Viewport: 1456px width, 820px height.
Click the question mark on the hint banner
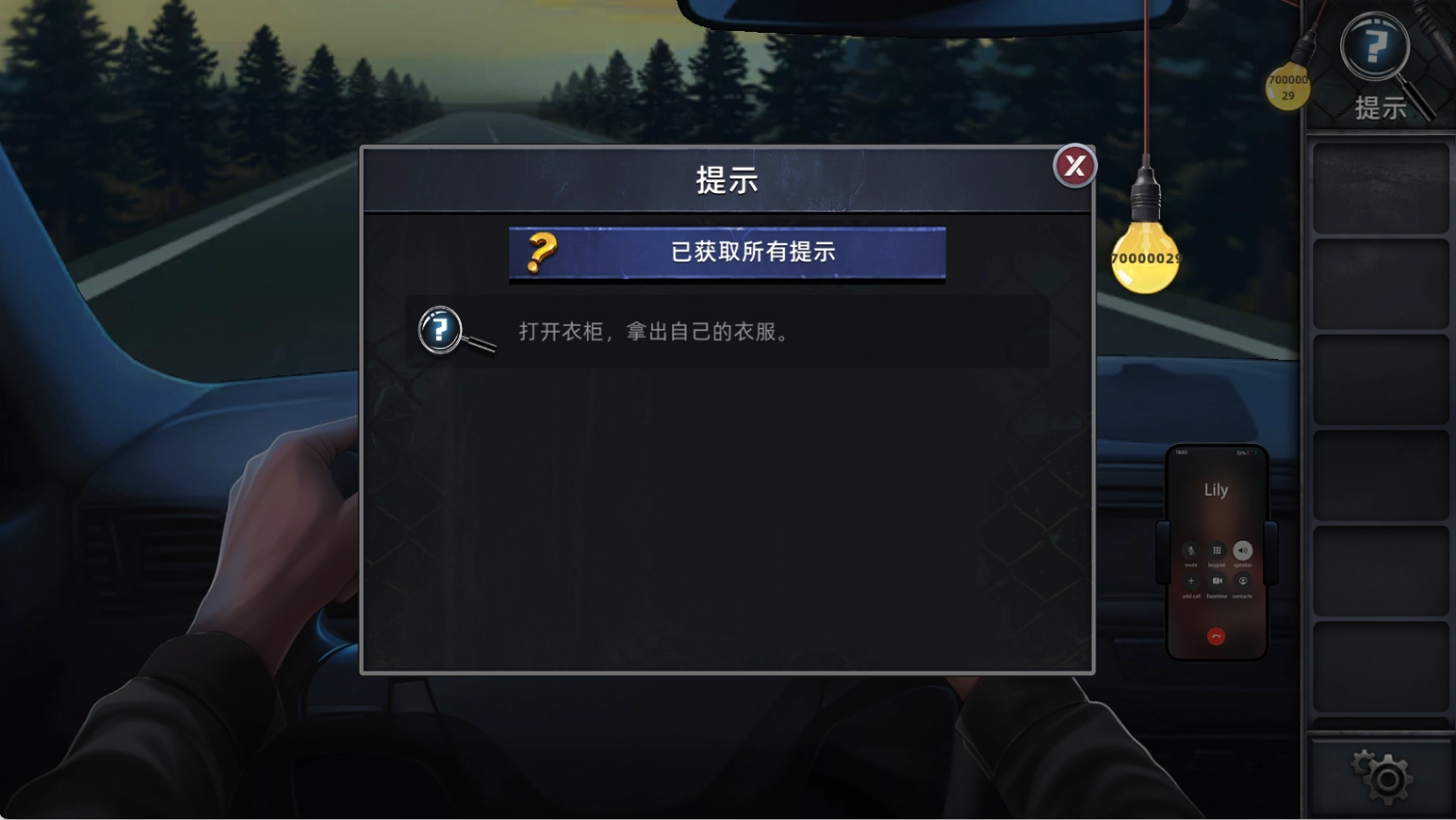pyautogui.click(x=540, y=253)
